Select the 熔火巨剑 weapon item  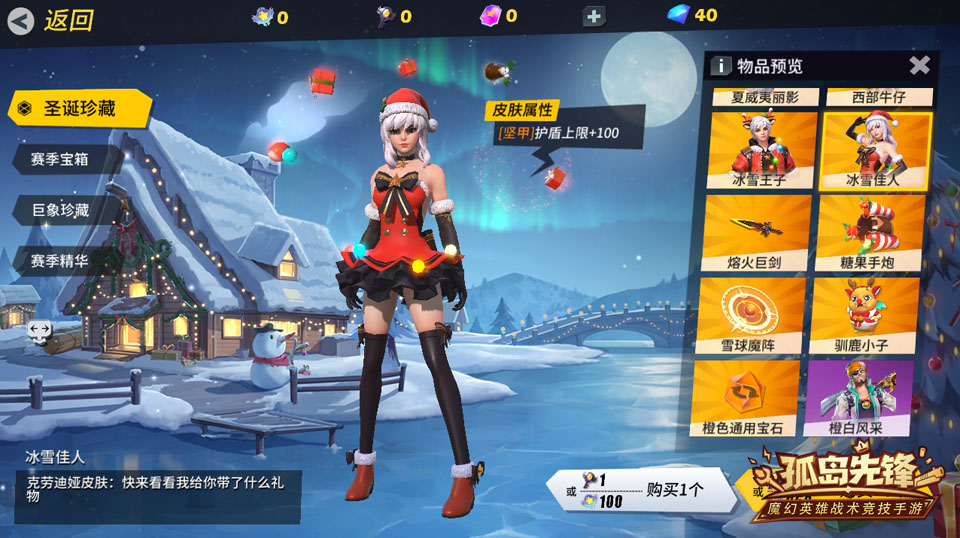coord(757,233)
